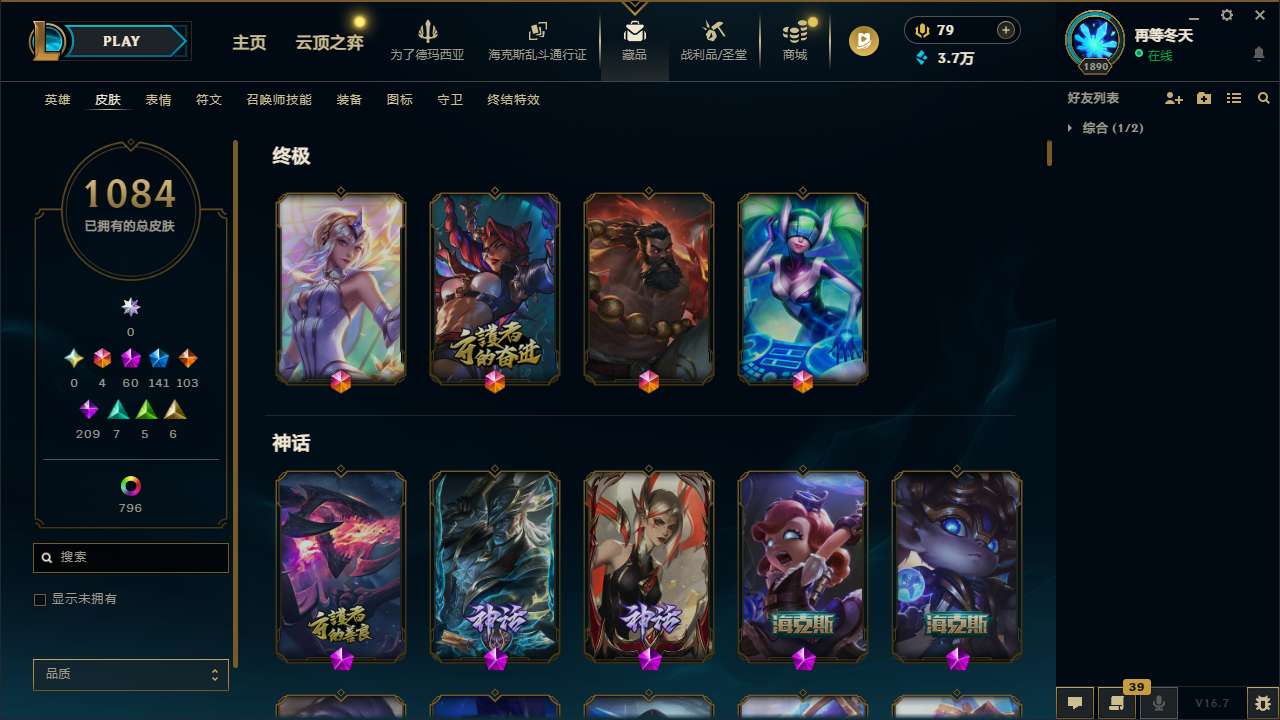
Task: Enable the 显示未拥有 checkbox
Action: pos(40,599)
